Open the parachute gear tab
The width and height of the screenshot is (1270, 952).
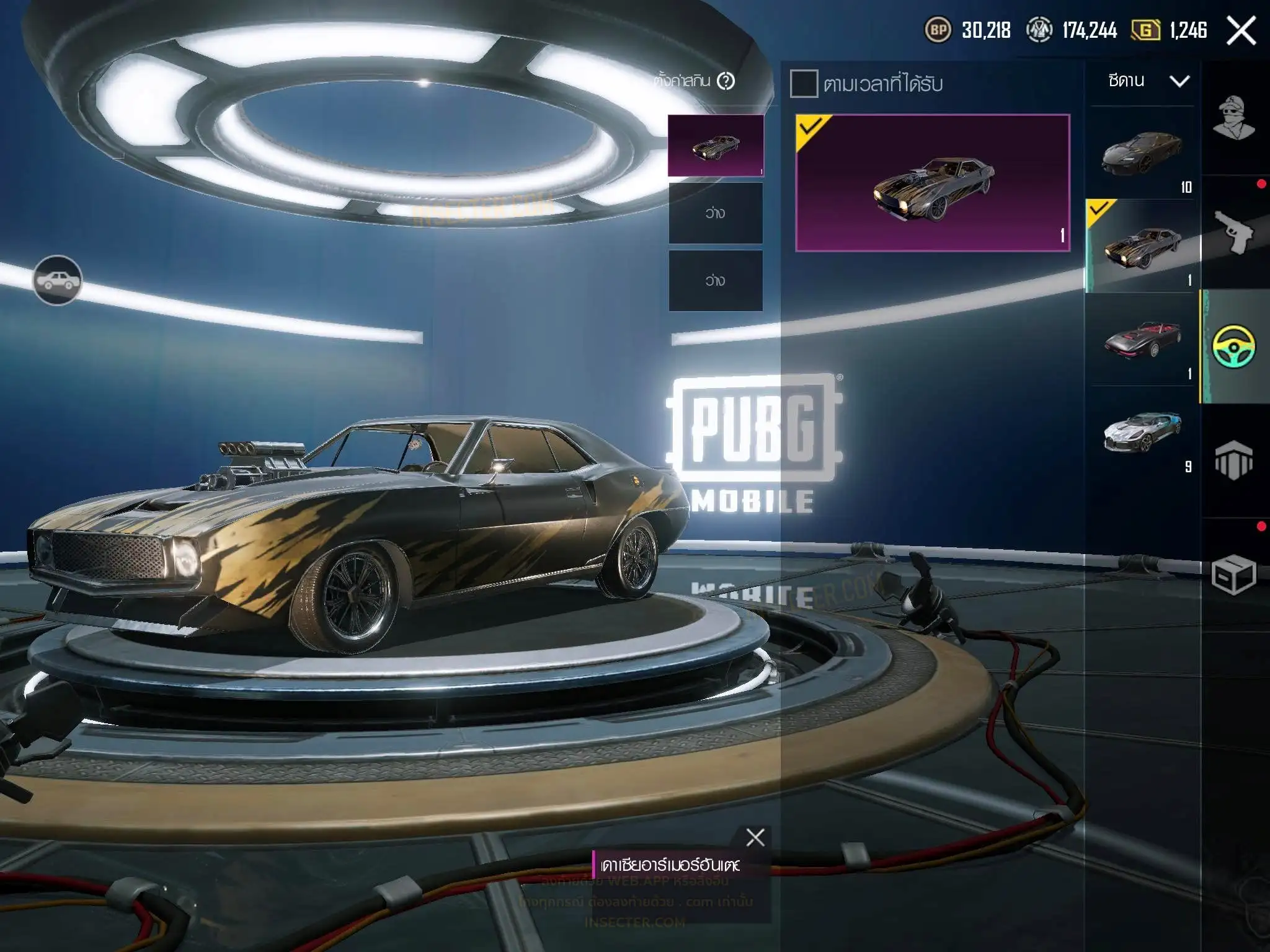point(1233,461)
